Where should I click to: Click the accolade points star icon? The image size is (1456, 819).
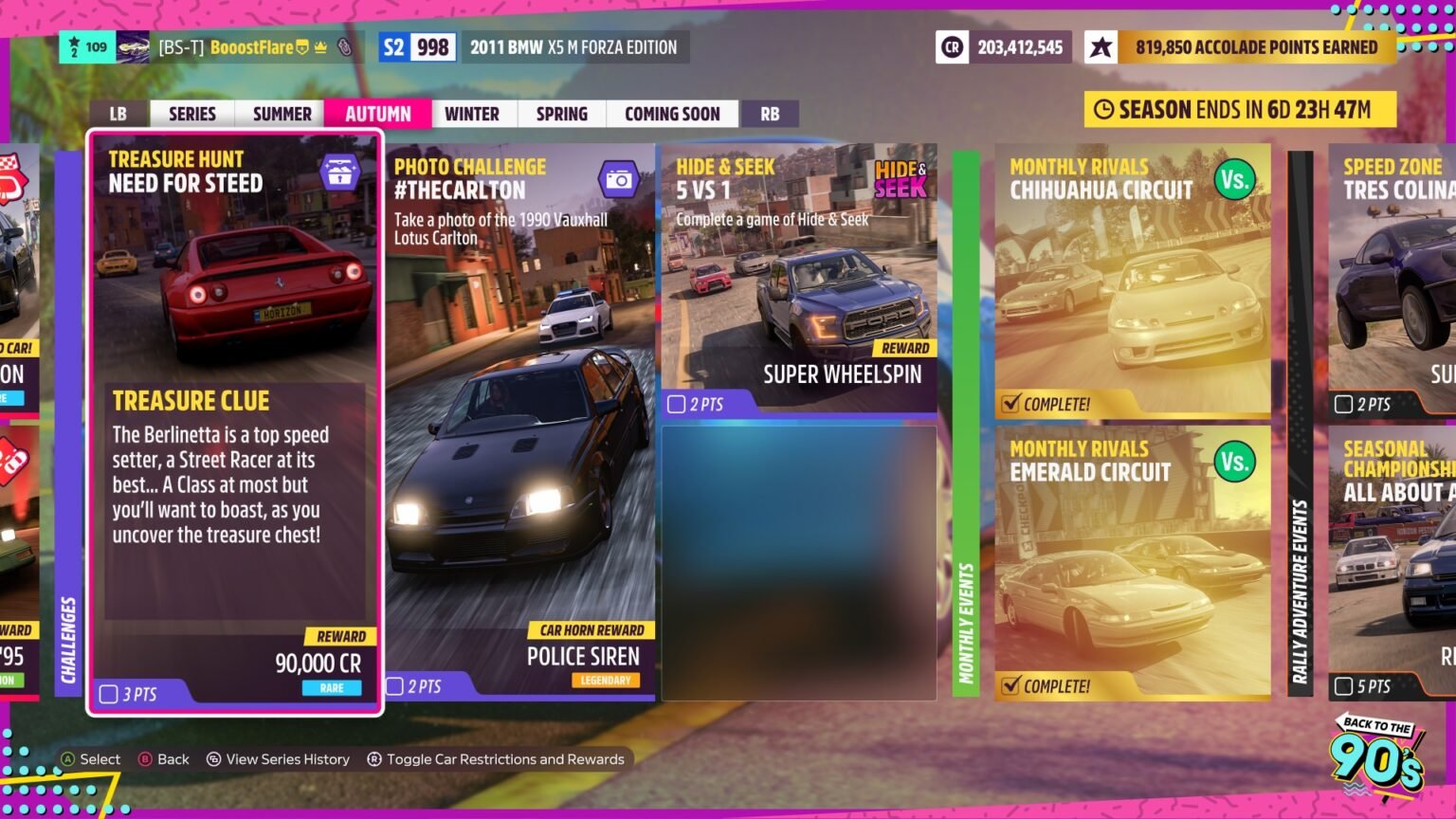coord(1100,45)
